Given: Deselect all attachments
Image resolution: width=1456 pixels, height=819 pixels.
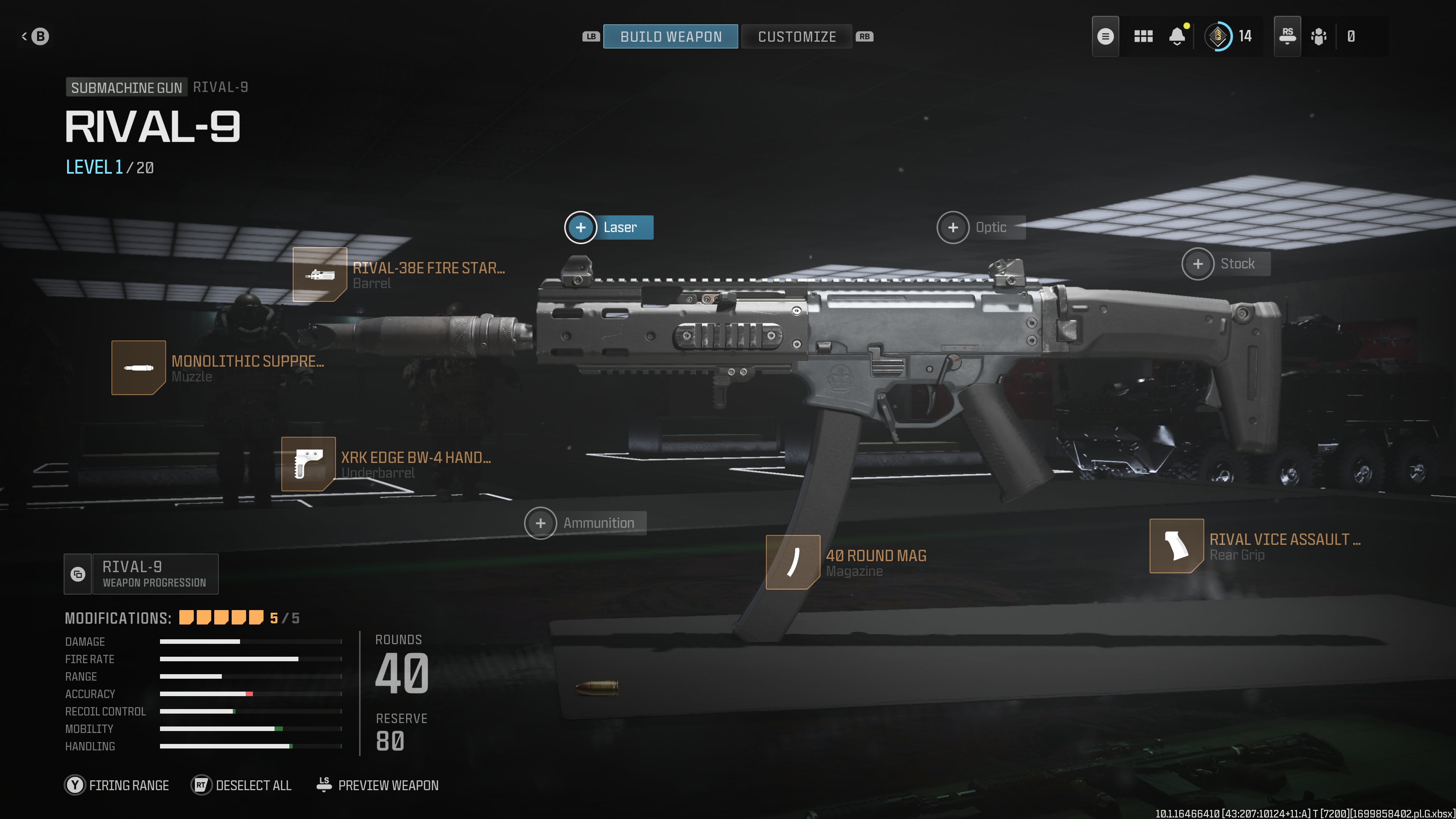Looking at the screenshot, I should 242,785.
